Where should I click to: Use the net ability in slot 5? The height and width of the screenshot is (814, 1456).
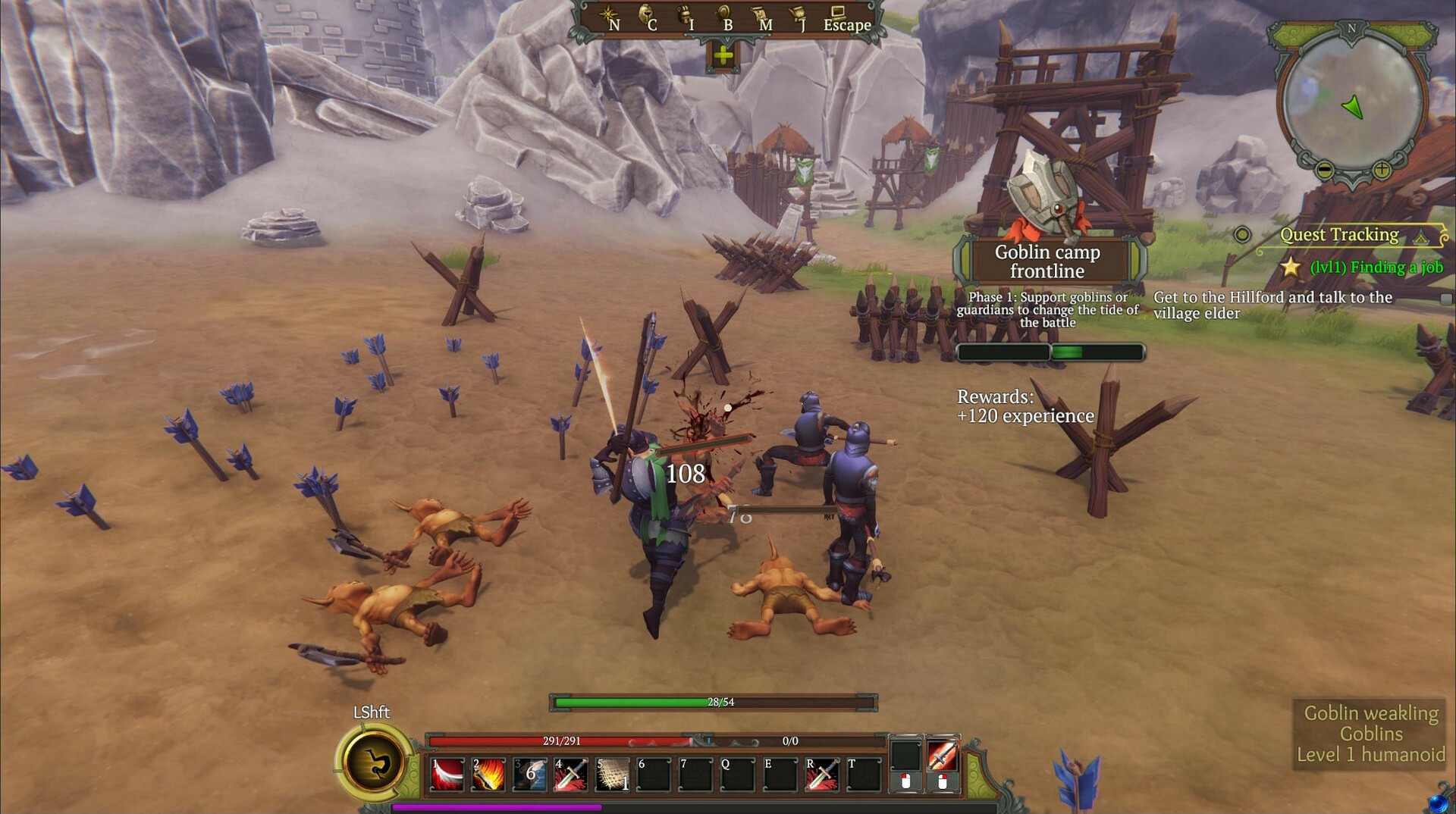612,775
